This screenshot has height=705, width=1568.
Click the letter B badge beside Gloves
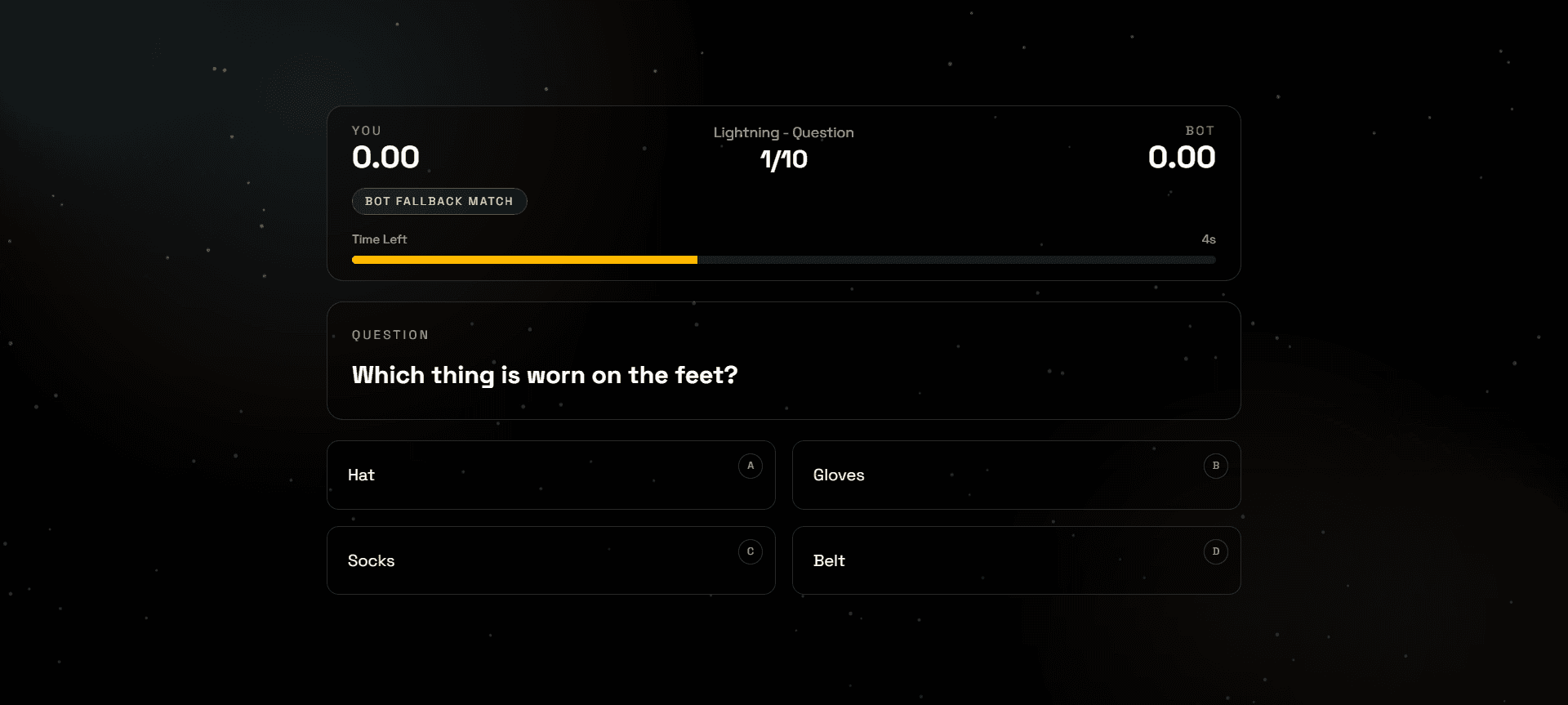(1215, 466)
